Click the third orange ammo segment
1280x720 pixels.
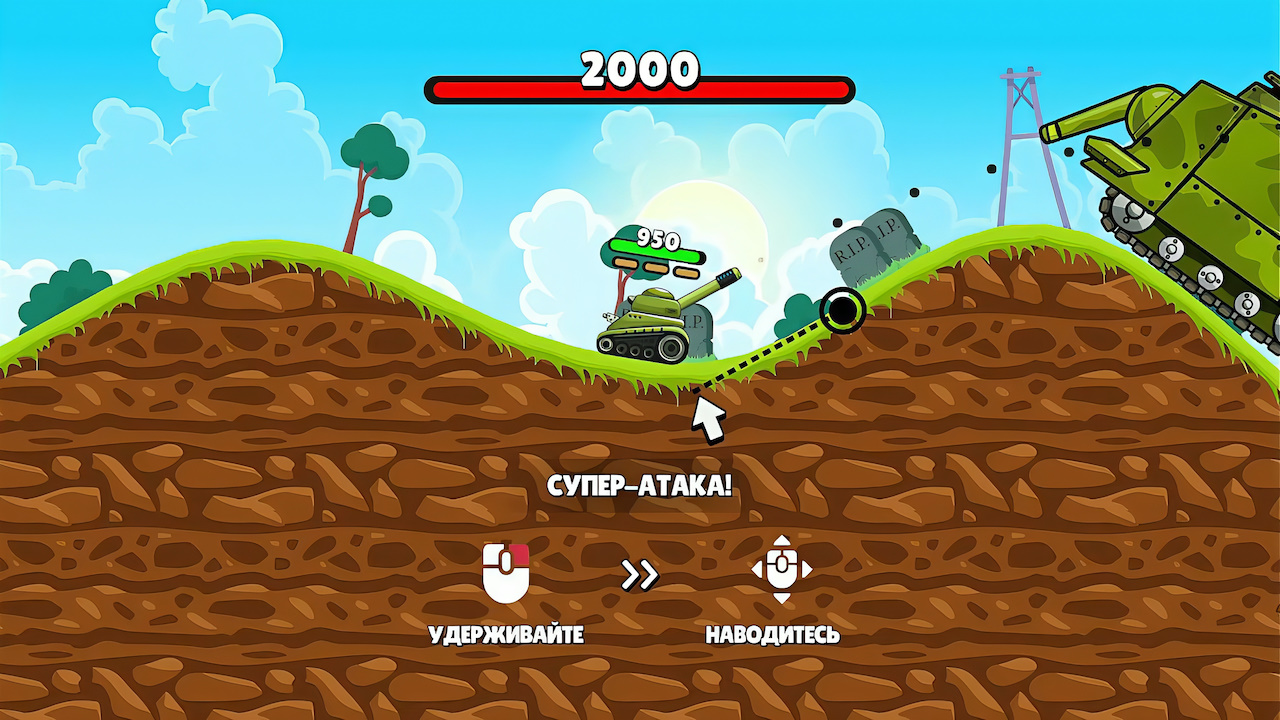click(686, 272)
